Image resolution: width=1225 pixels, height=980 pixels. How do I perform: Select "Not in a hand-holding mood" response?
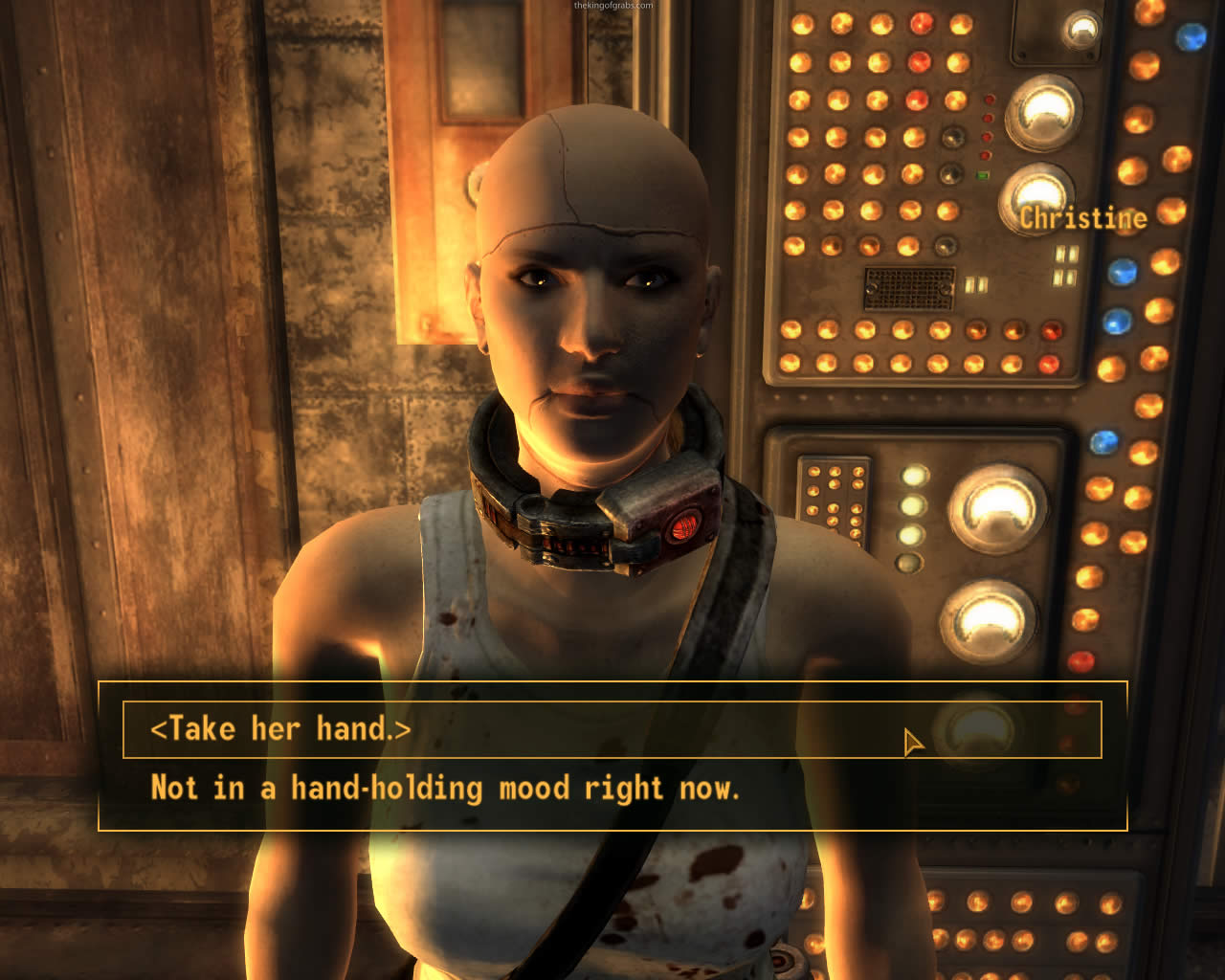tap(445, 789)
